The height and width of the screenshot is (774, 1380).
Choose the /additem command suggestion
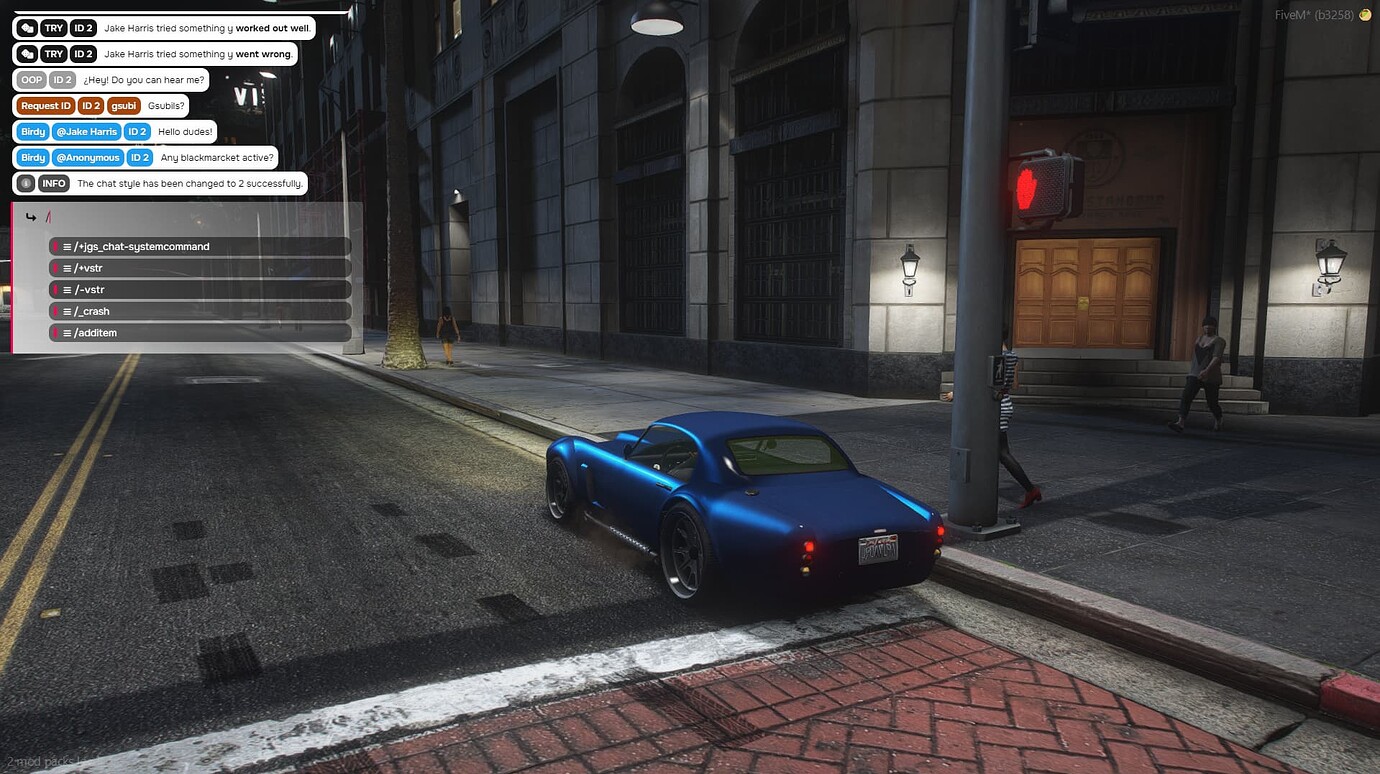click(200, 333)
